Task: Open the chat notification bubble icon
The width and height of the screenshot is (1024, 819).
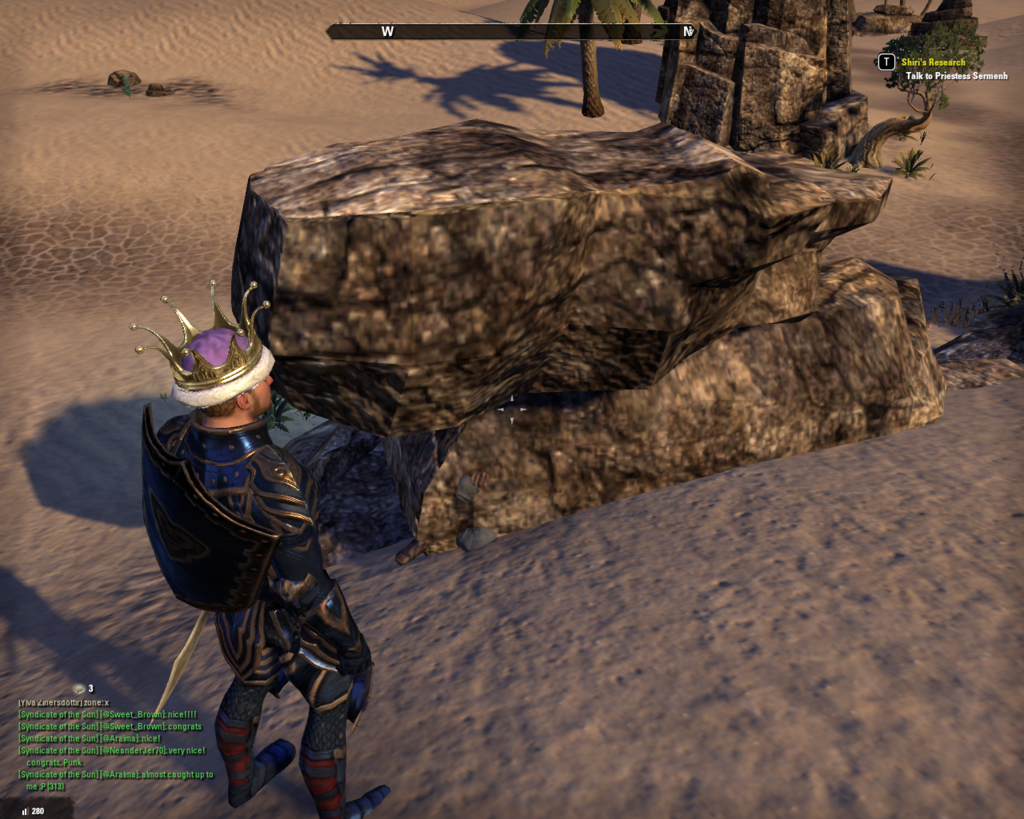Action: pos(79,689)
